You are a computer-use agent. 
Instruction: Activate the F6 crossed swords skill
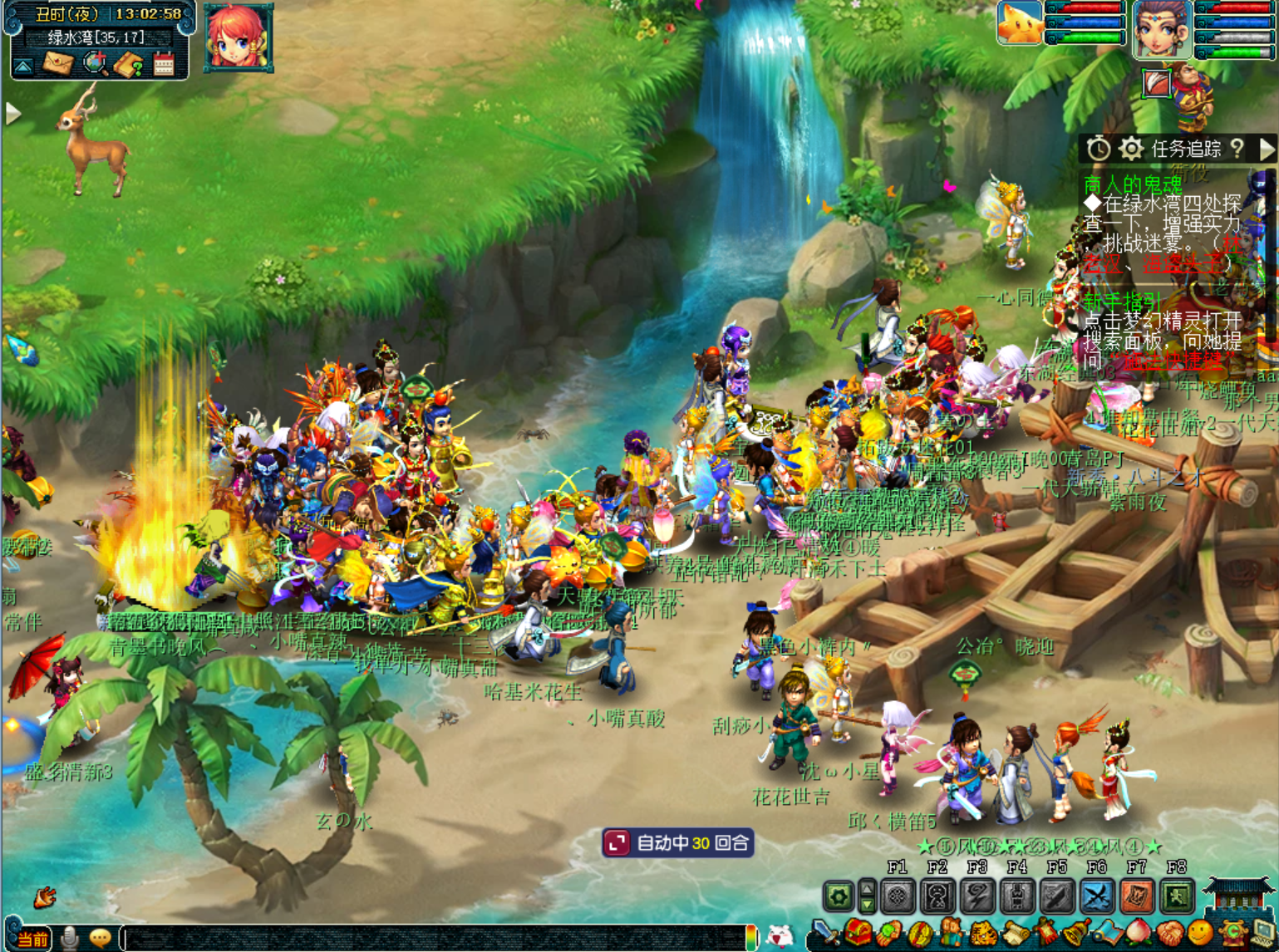coord(1097,896)
